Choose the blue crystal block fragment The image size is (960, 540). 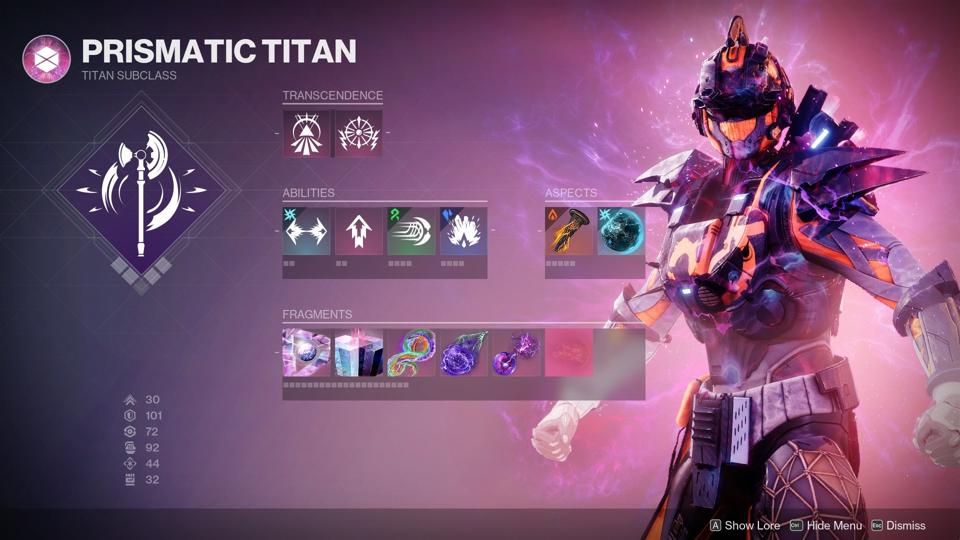[358, 353]
